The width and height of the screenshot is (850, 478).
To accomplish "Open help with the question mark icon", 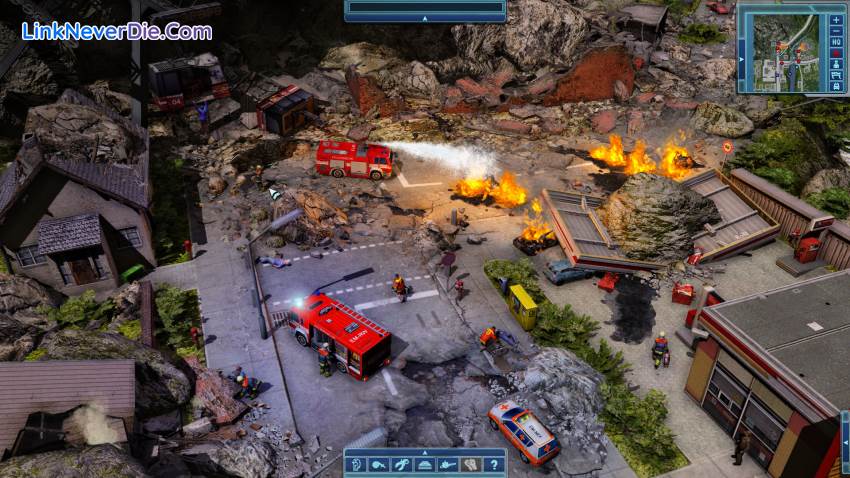I will tap(493, 465).
